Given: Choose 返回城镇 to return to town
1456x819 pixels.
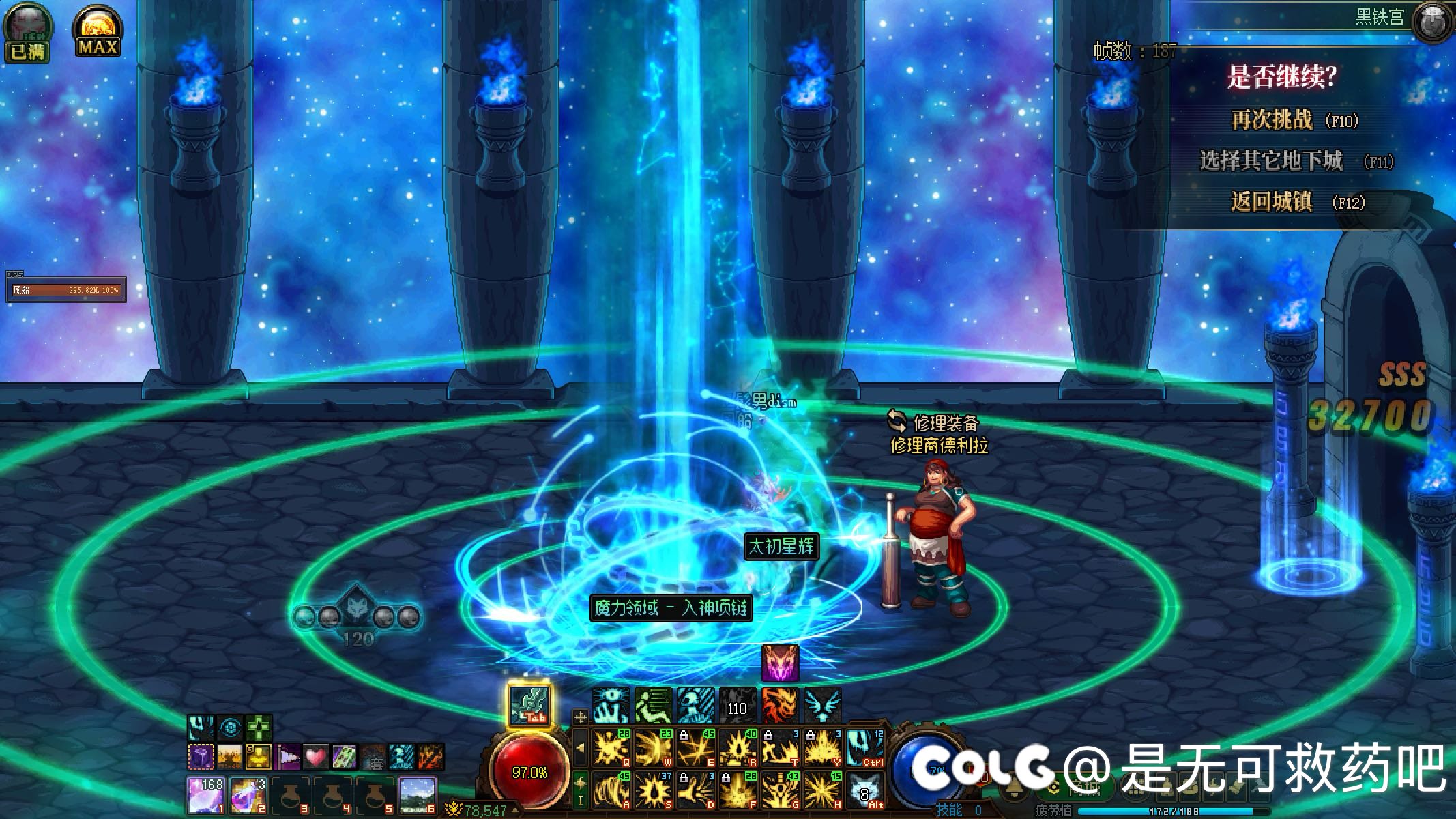Looking at the screenshot, I should click(x=1272, y=202).
